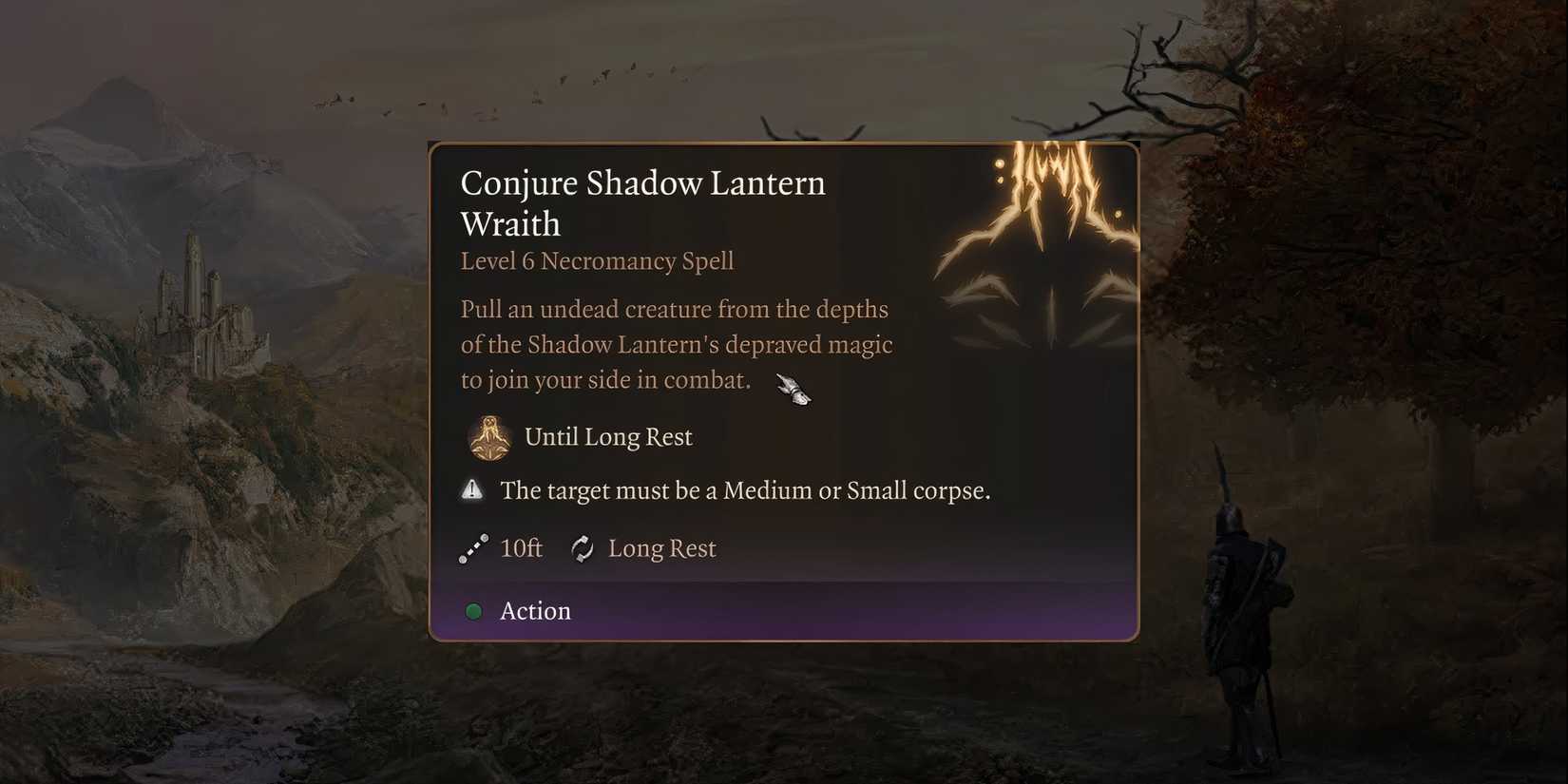Screen dimensions: 1568x784
Task: Expand the Level 6 Necromancy Spell subtitle
Action: 597,261
